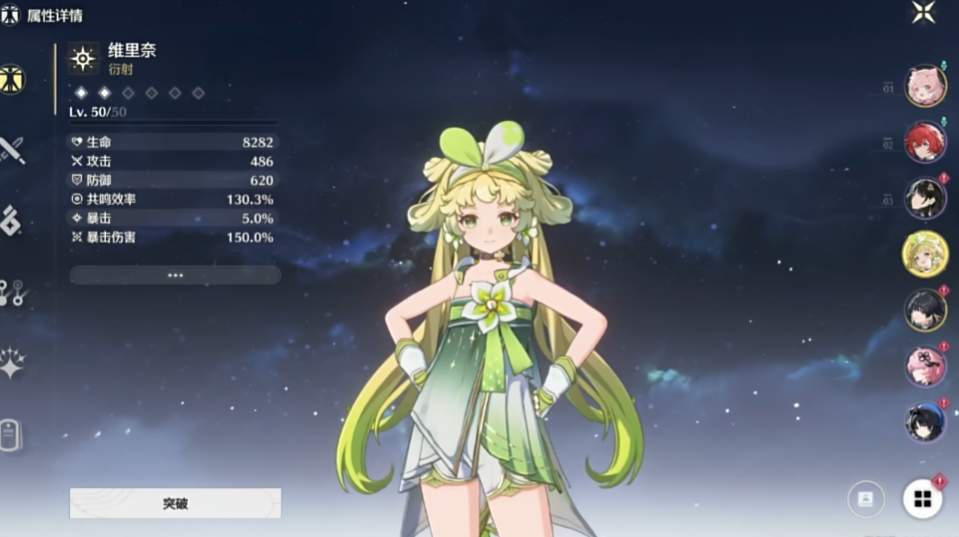Switch to the dark-haired character in slot 03
Viewport: 959px width, 537px height.
(x=925, y=198)
